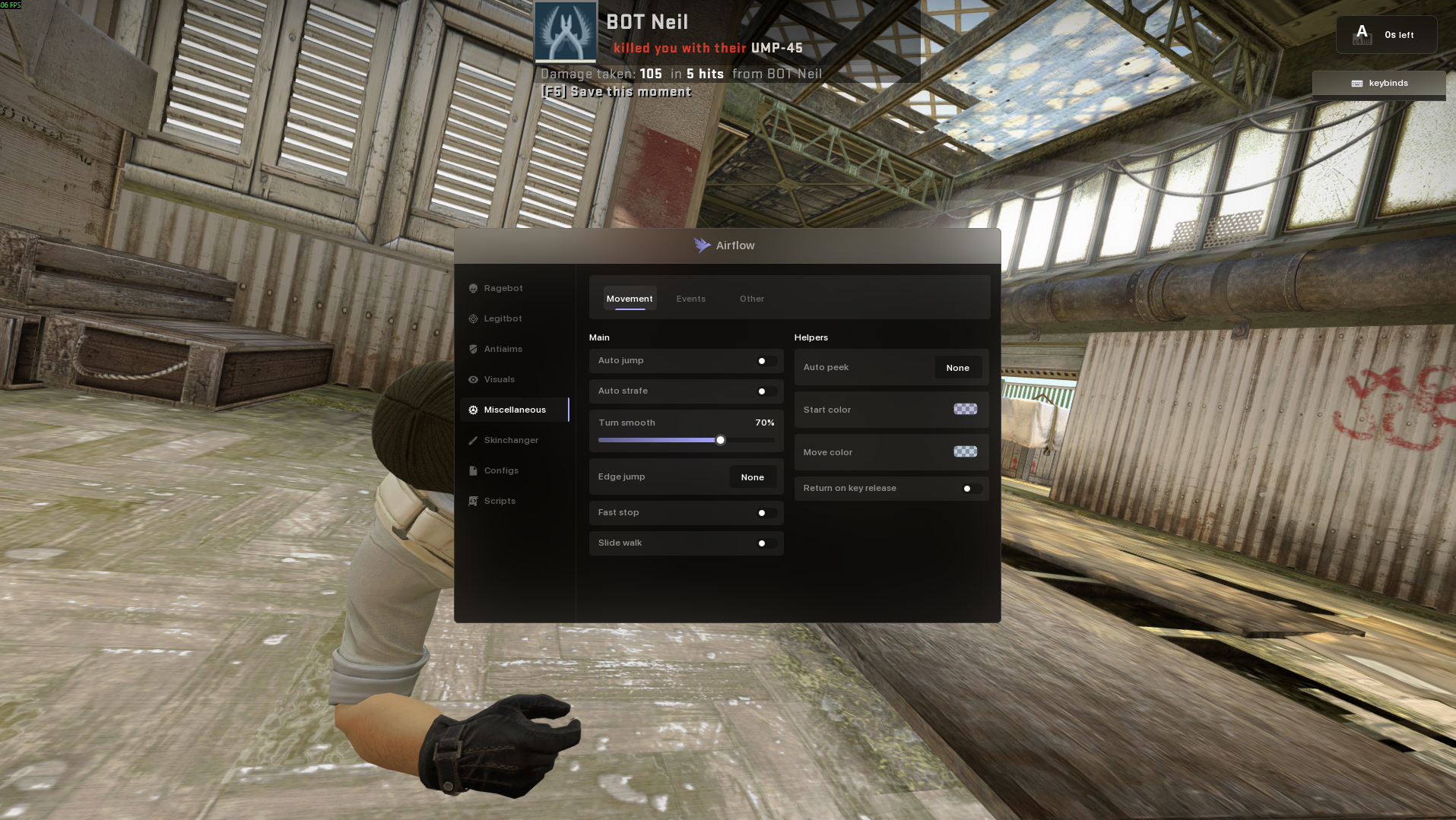Switch to the Events tab
Image resolution: width=1456 pixels, height=820 pixels.
(690, 299)
